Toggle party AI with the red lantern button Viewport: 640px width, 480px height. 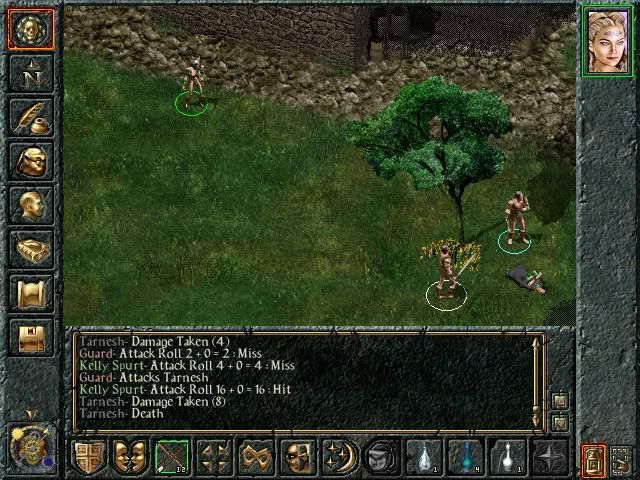pyautogui.click(x=592, y=459)
